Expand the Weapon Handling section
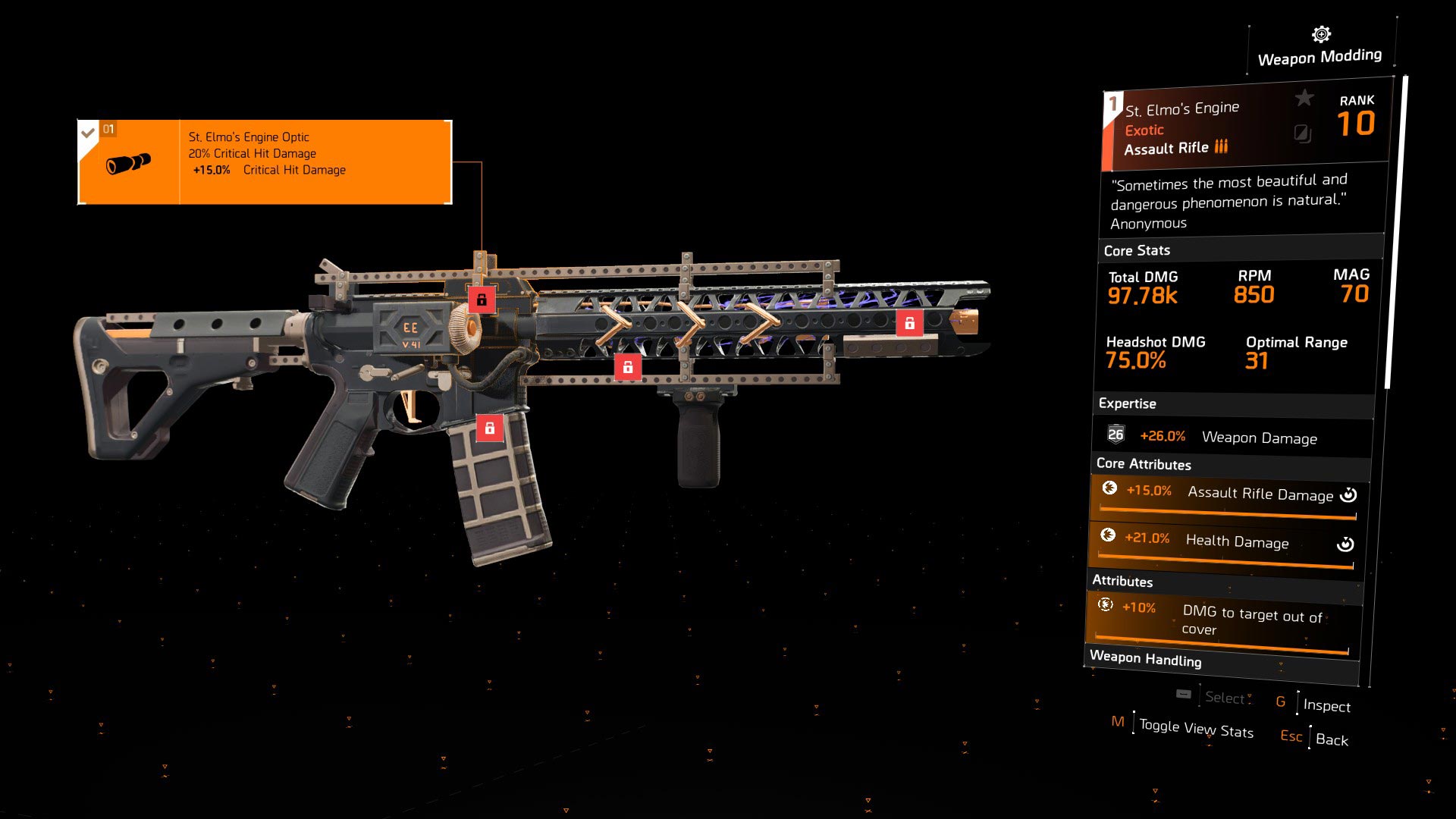The height and width of the screenshot is (819, 1456). click(1147, 660)
